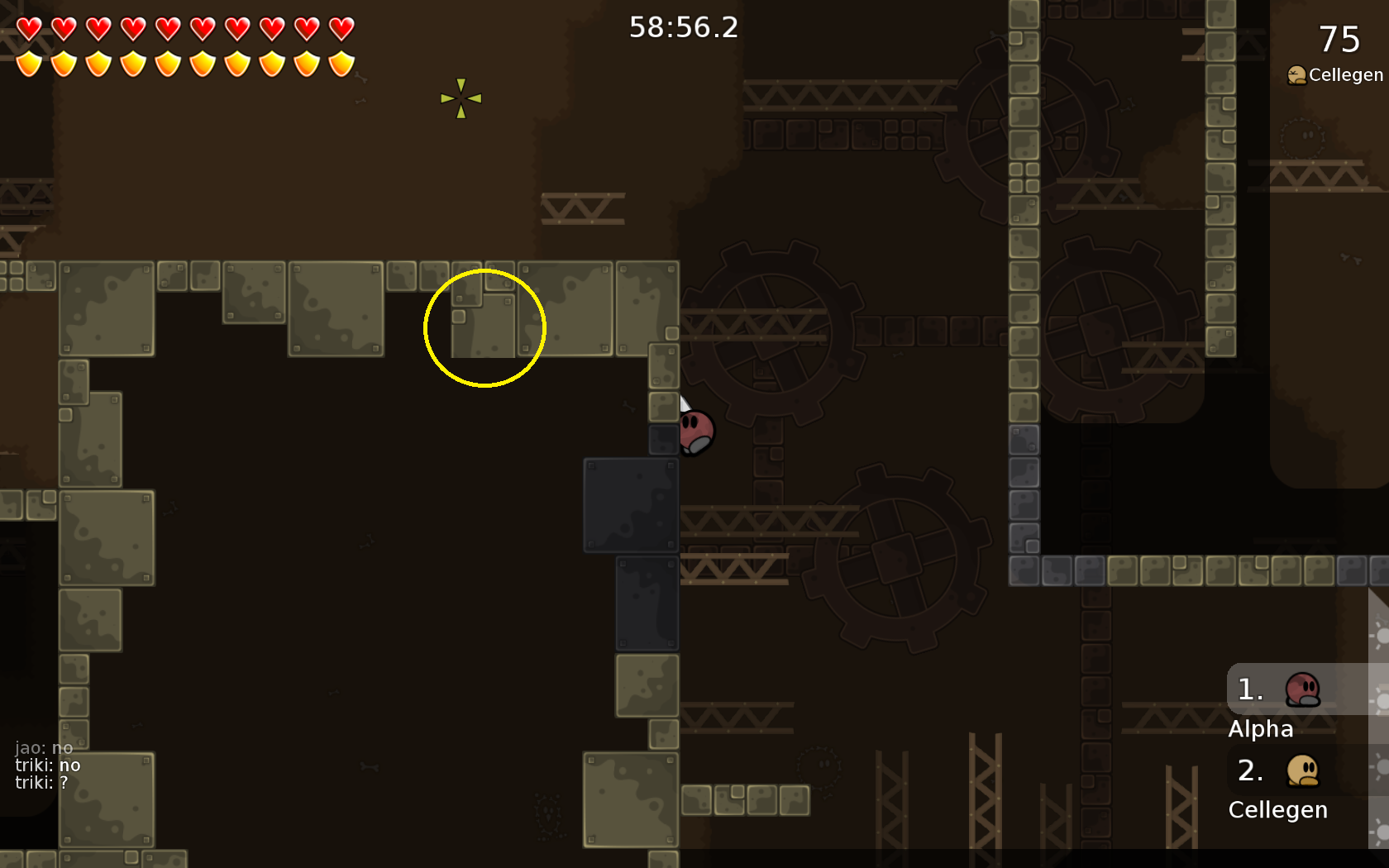Click the red tee player character in the level
This screenshot has height=868, width=1389.
pyautogui.click(x=697, y=432)
